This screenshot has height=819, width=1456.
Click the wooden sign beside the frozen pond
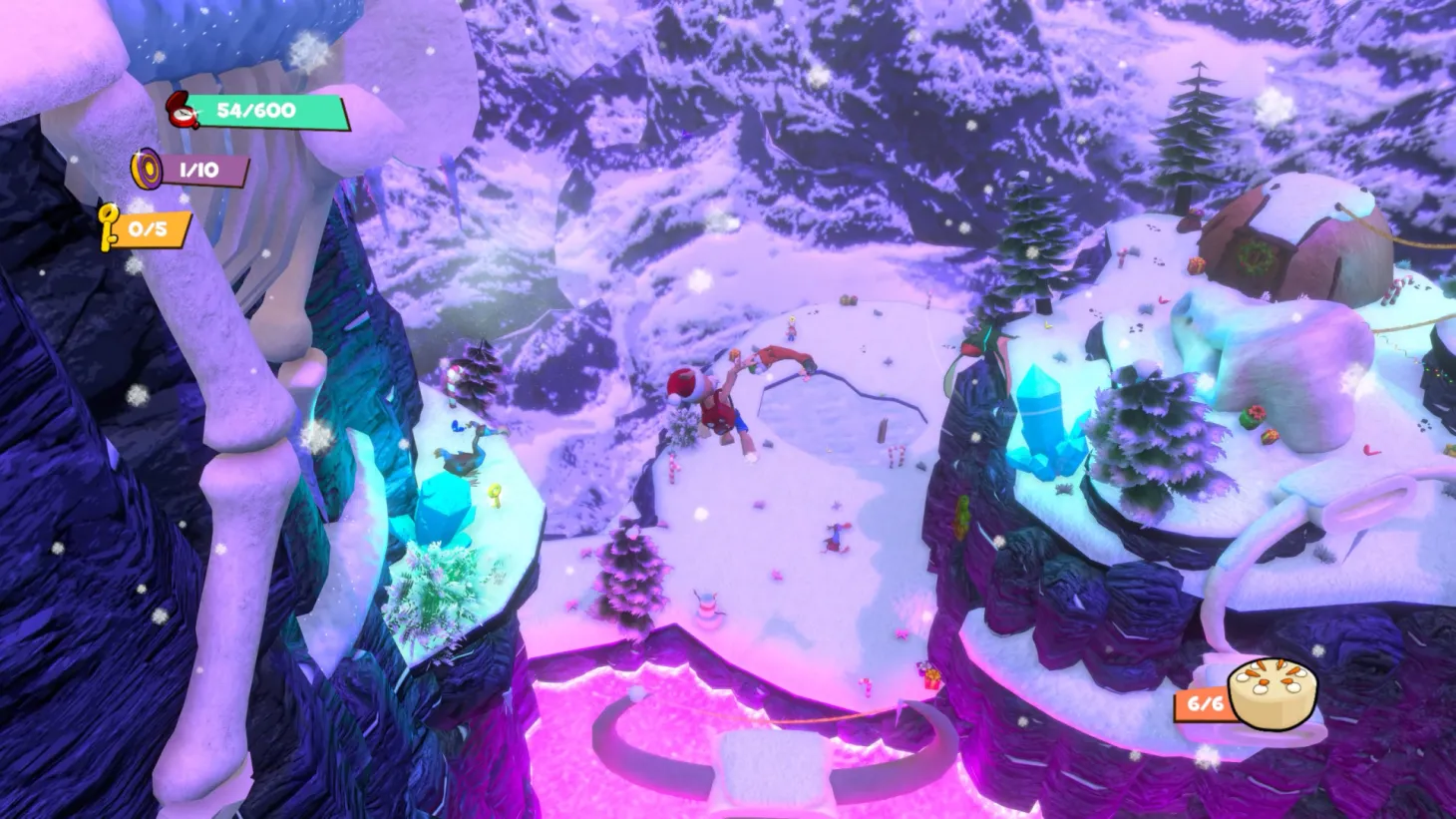[x=883, y=429]
